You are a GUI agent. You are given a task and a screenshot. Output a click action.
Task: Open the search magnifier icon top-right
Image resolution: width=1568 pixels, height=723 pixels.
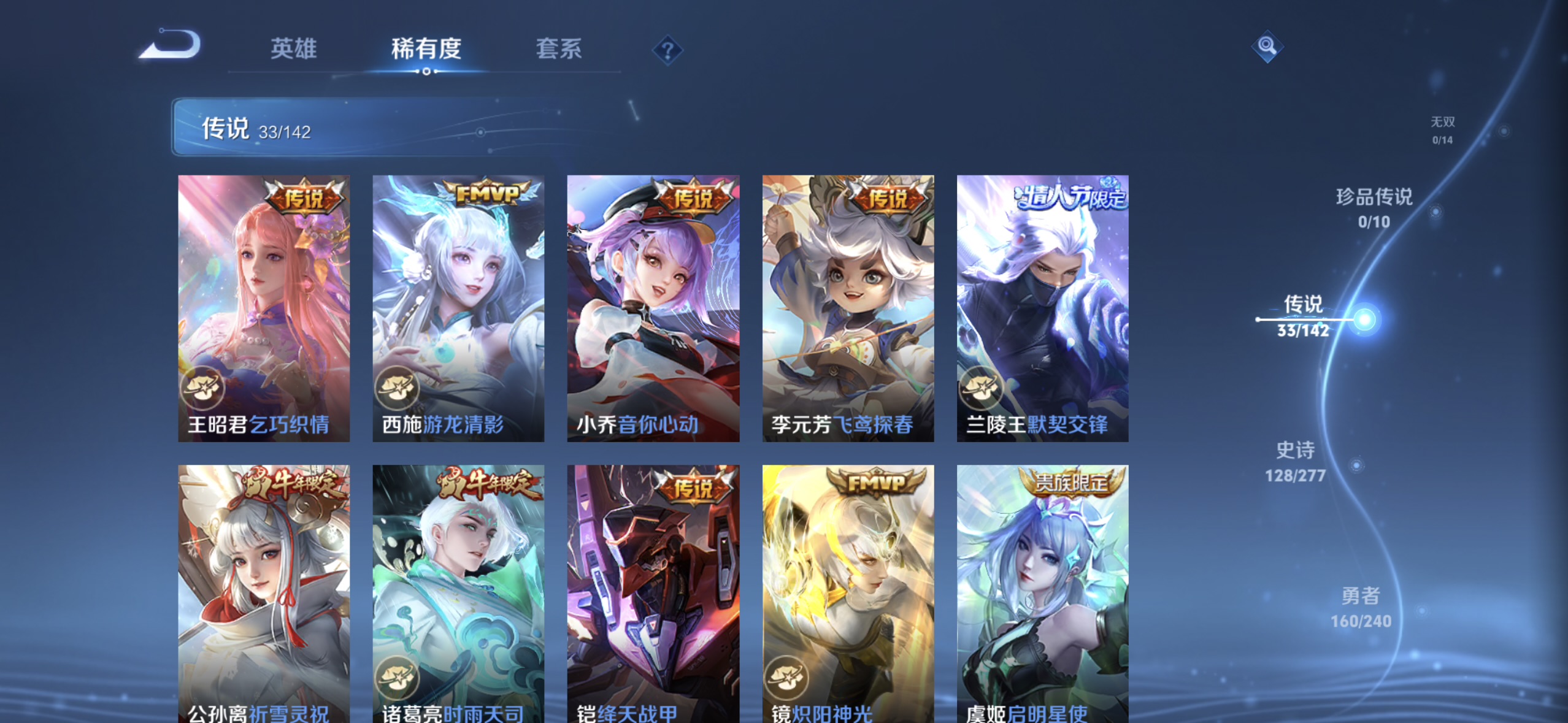point(1267,45)
